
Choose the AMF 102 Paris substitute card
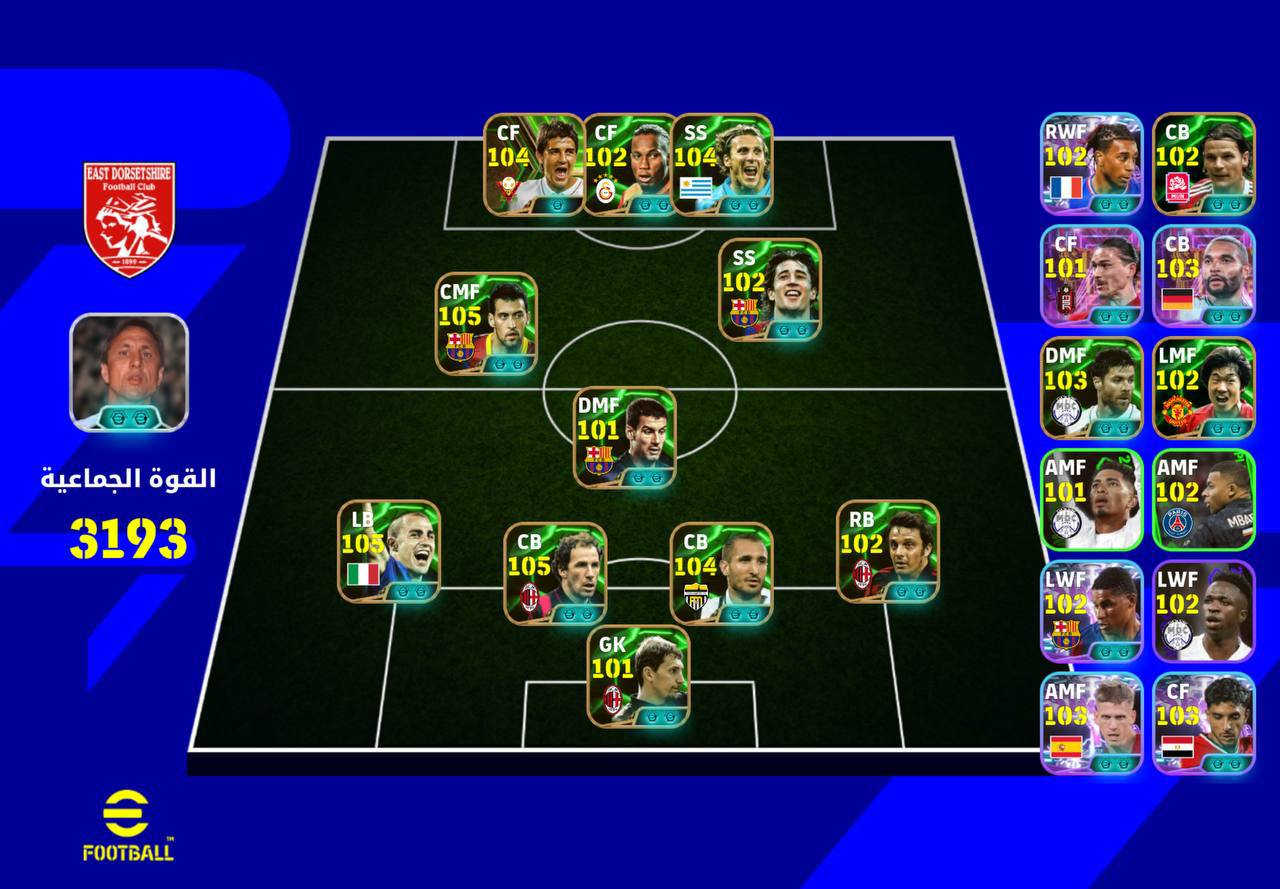click(1204, 500)
